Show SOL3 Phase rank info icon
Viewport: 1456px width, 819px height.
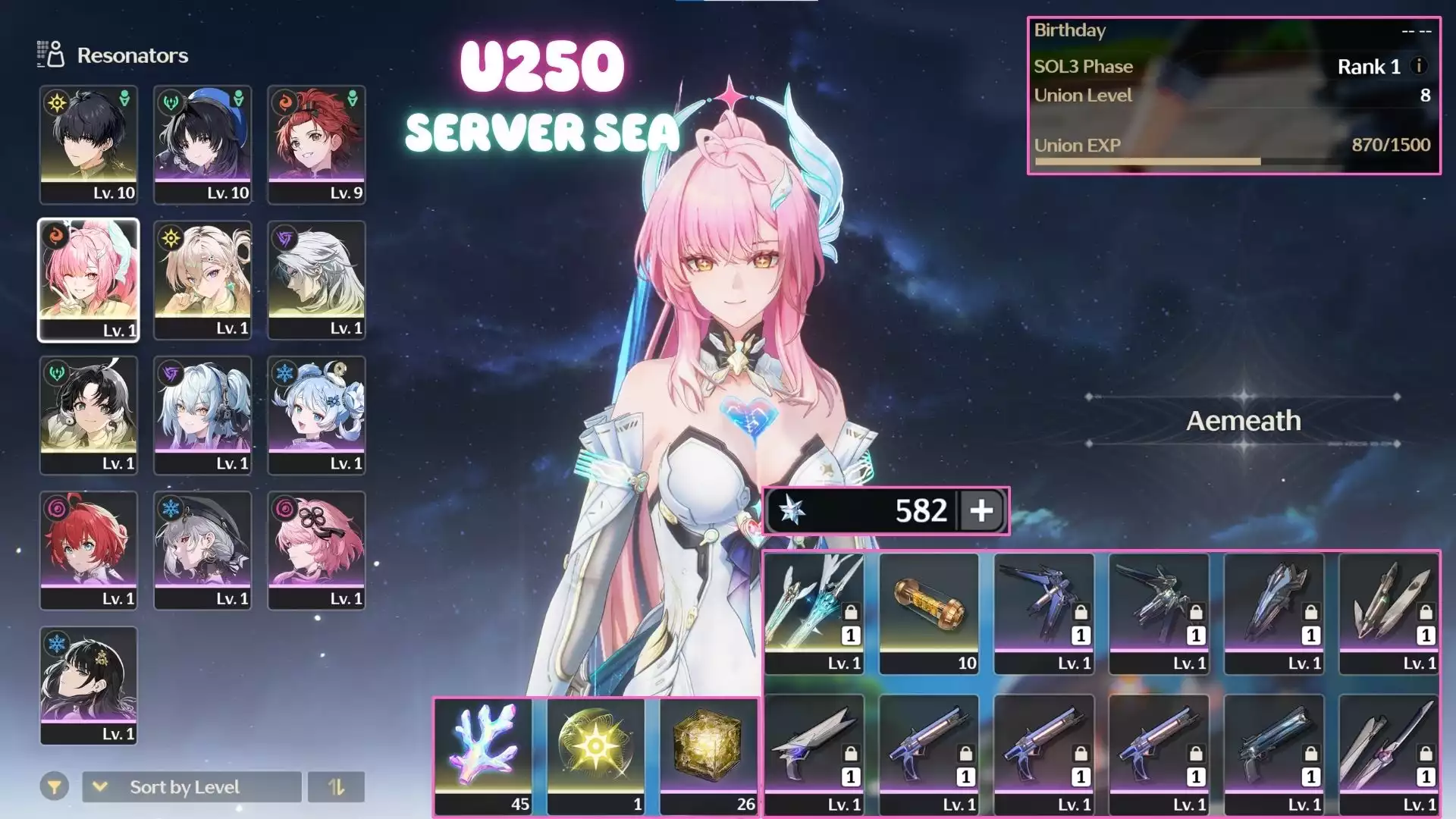1418,66
